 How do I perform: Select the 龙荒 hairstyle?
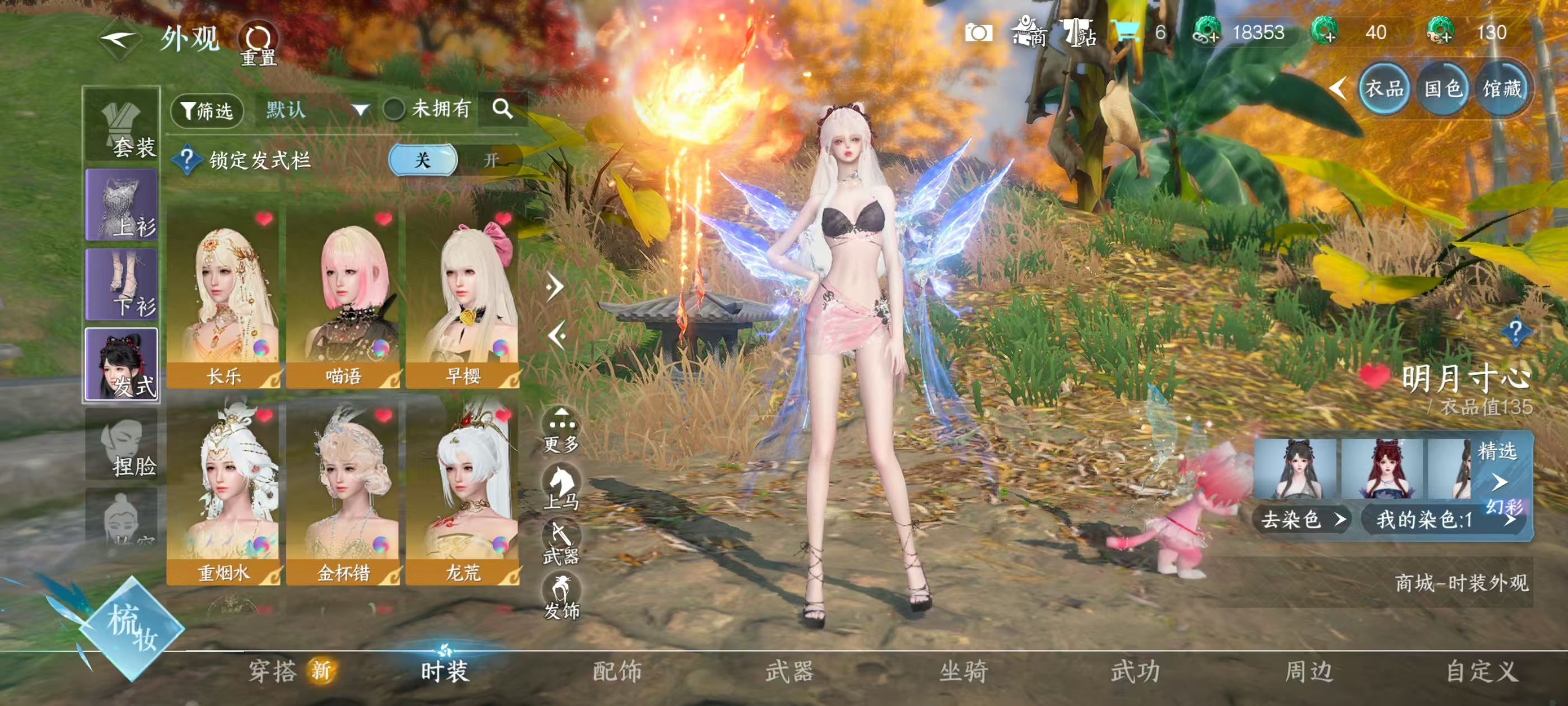(463, 495)
